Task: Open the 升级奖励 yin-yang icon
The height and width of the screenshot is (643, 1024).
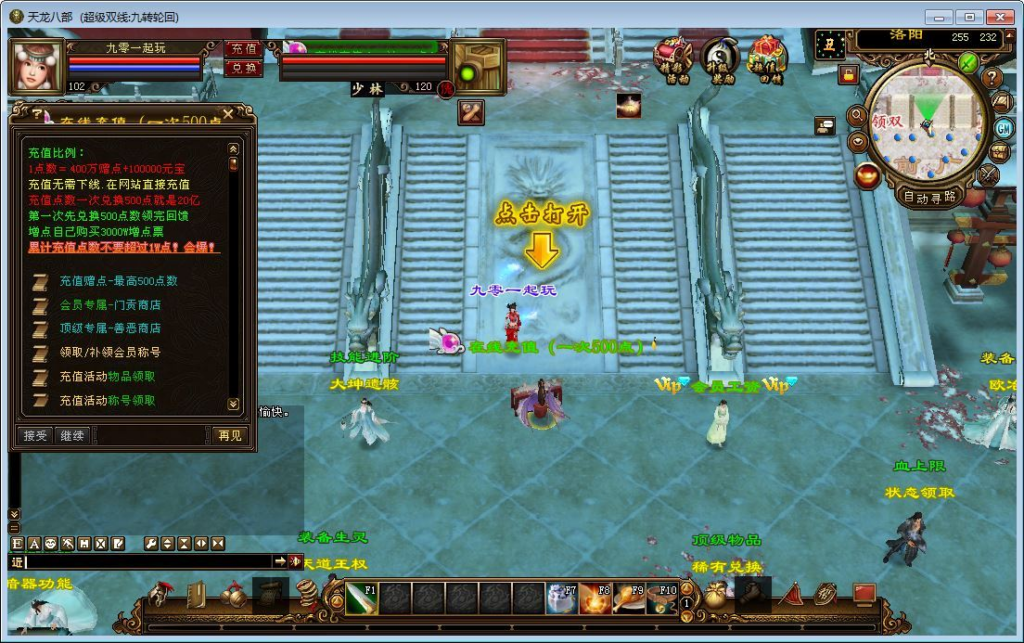Action: [x=719, y=58]
